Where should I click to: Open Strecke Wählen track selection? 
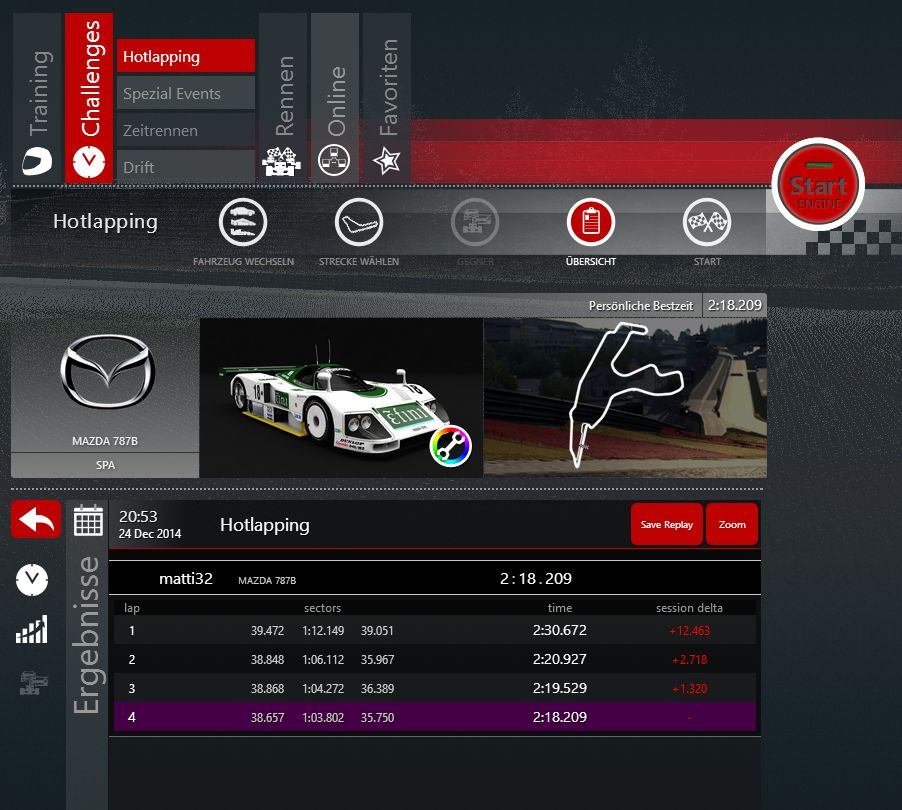click(x=358, y=223)
